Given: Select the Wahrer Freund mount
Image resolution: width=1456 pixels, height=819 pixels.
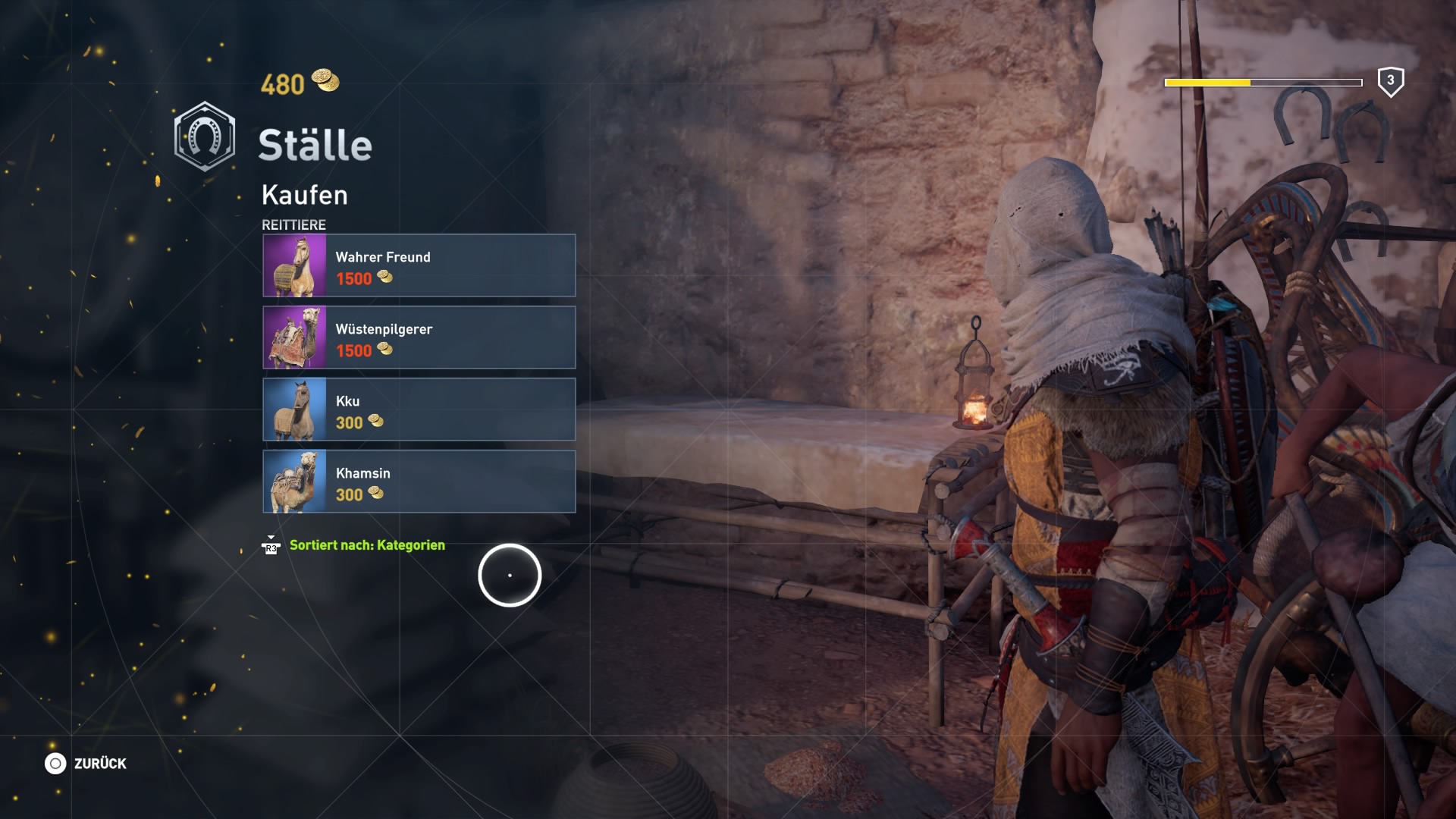Looking at the screenshot, I should (419, 265).
